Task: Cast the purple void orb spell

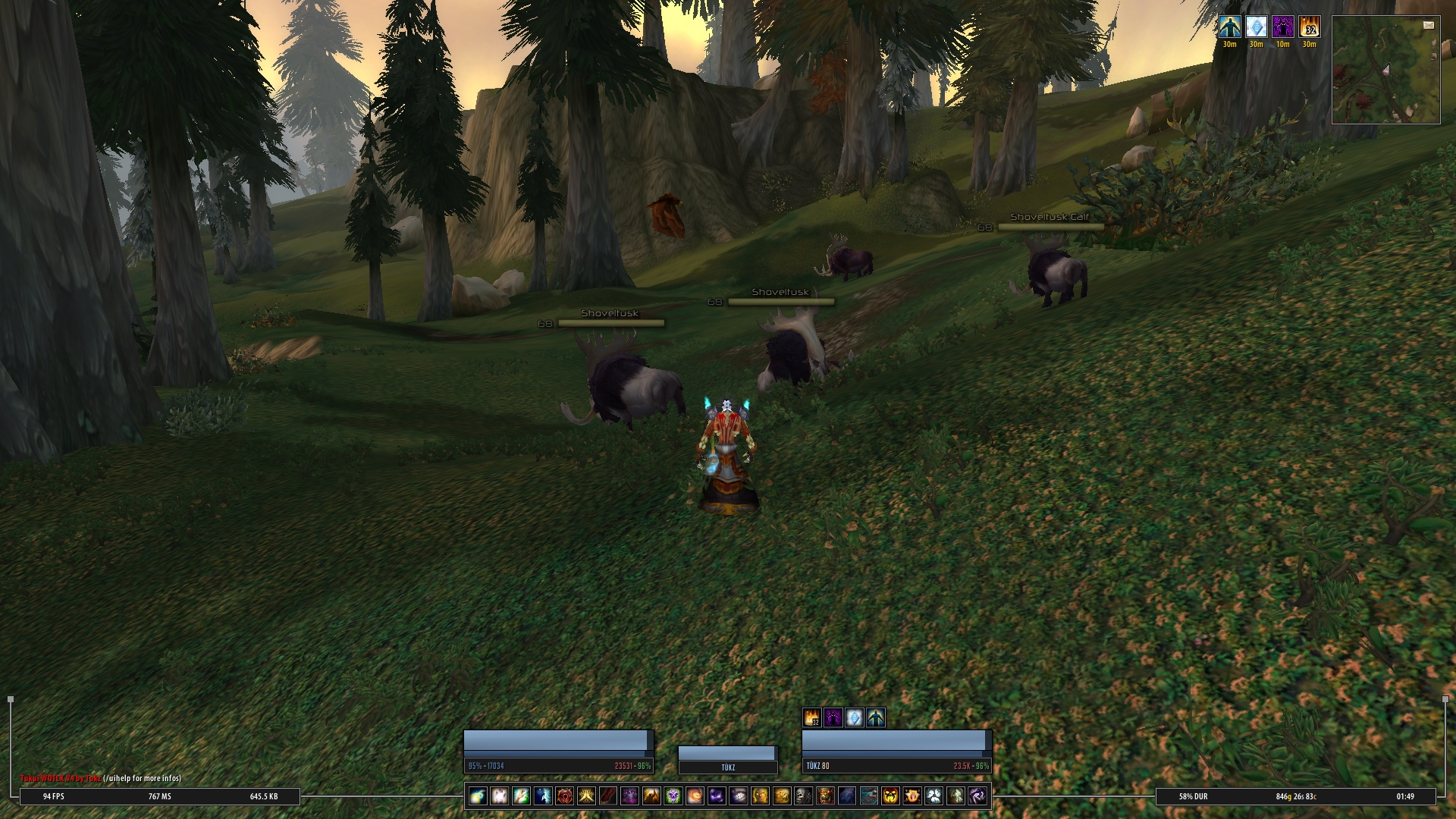Action: 717,795
